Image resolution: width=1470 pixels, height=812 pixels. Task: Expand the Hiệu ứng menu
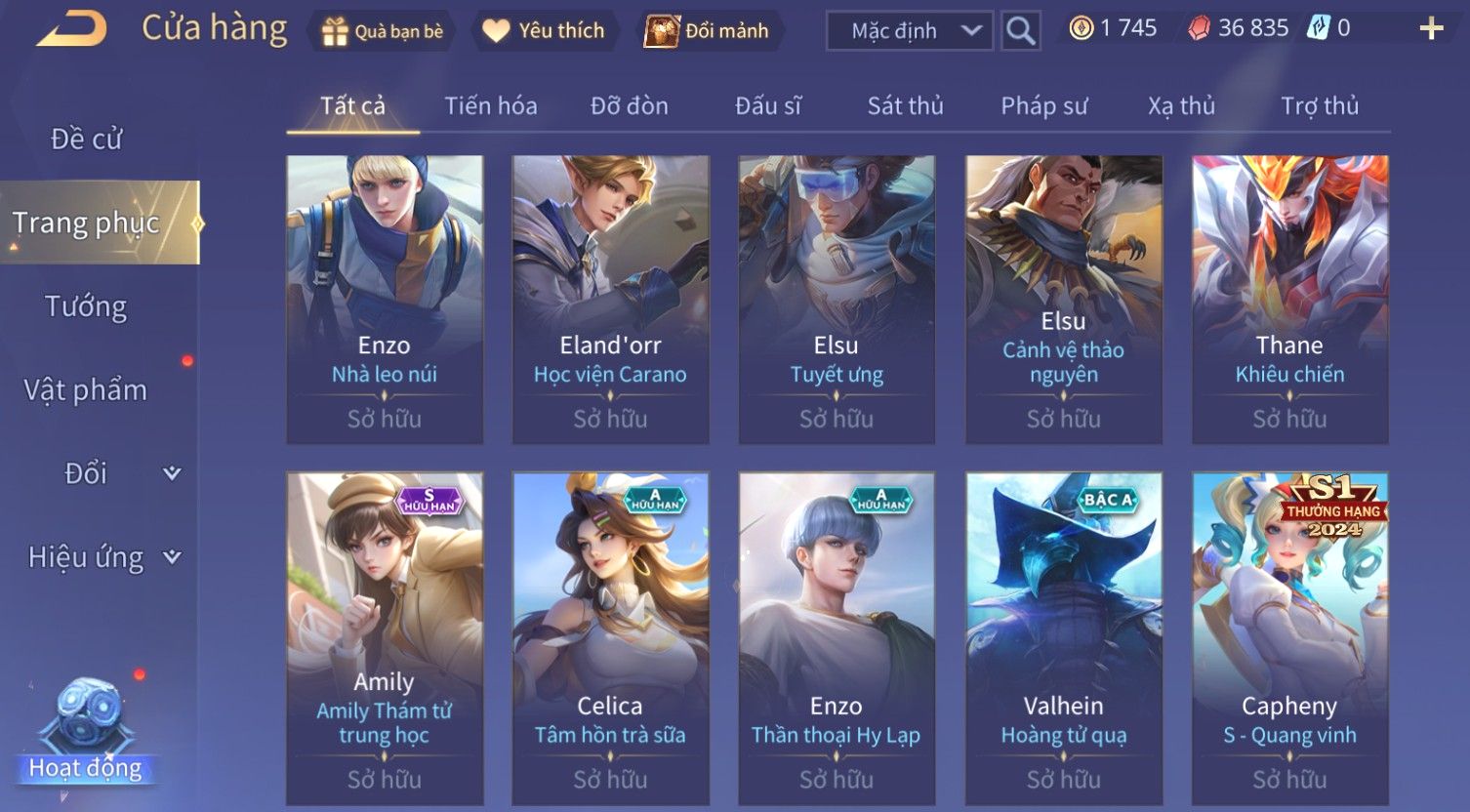(102, 557)
